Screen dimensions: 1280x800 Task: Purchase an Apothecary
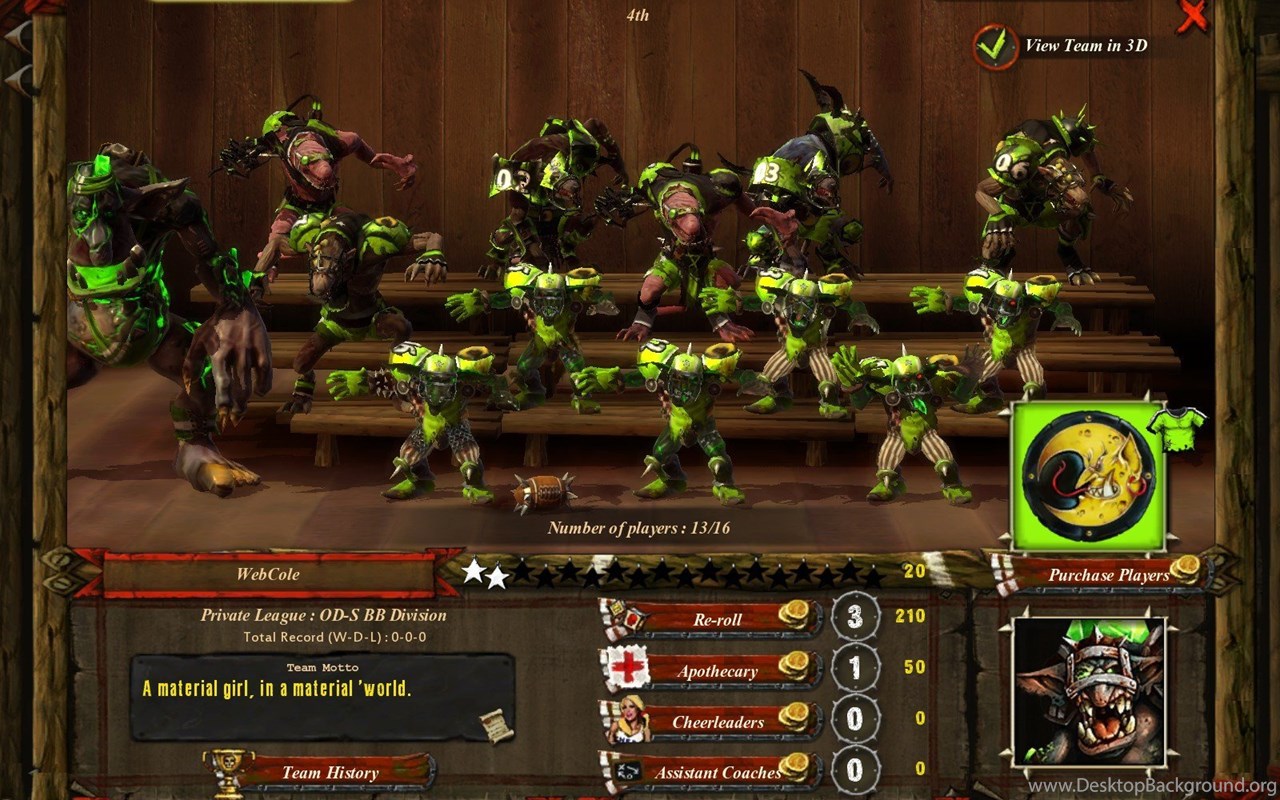coord(718,670)
